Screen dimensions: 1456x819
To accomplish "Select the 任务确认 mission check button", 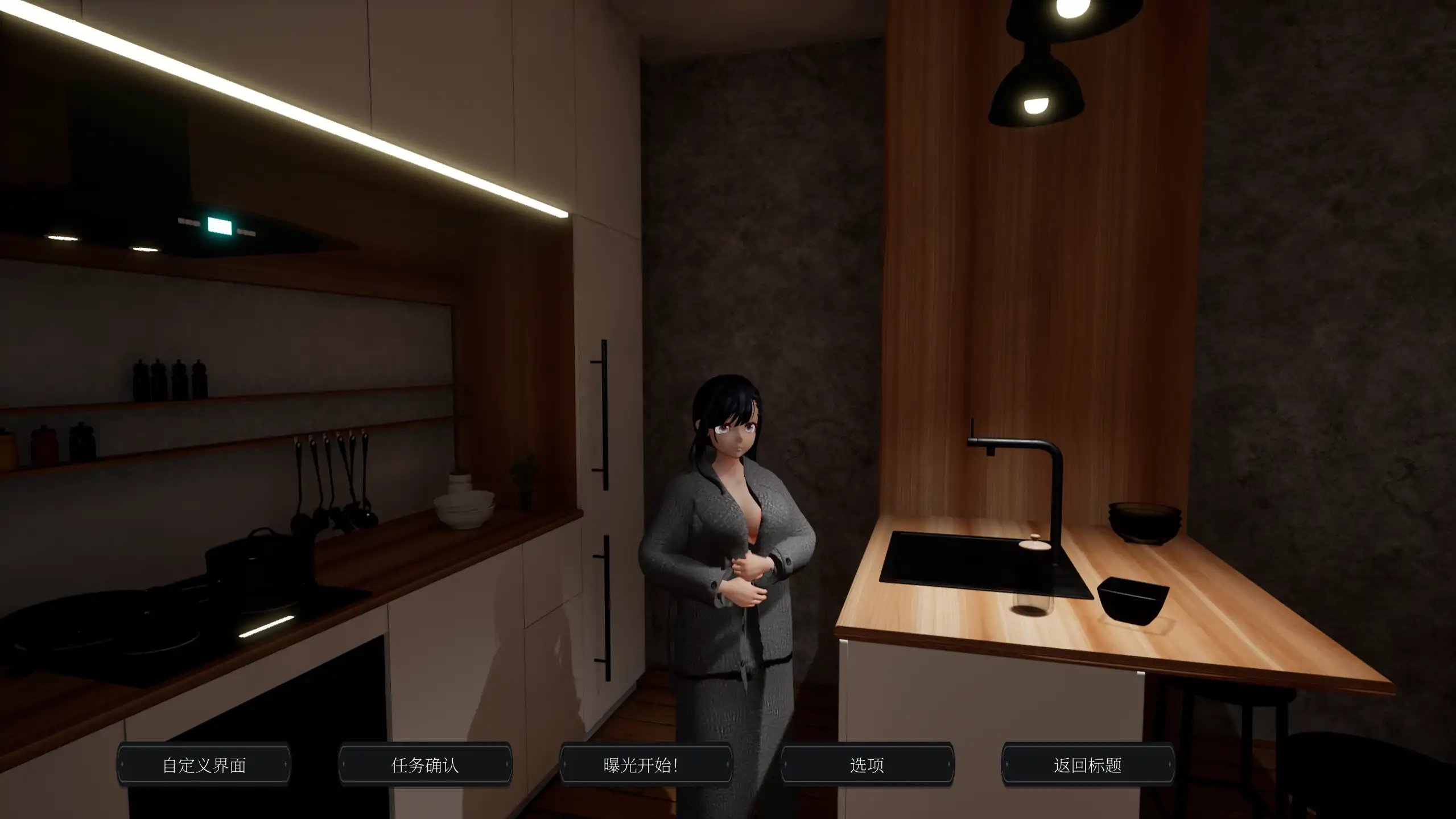I will pos(425,765).
